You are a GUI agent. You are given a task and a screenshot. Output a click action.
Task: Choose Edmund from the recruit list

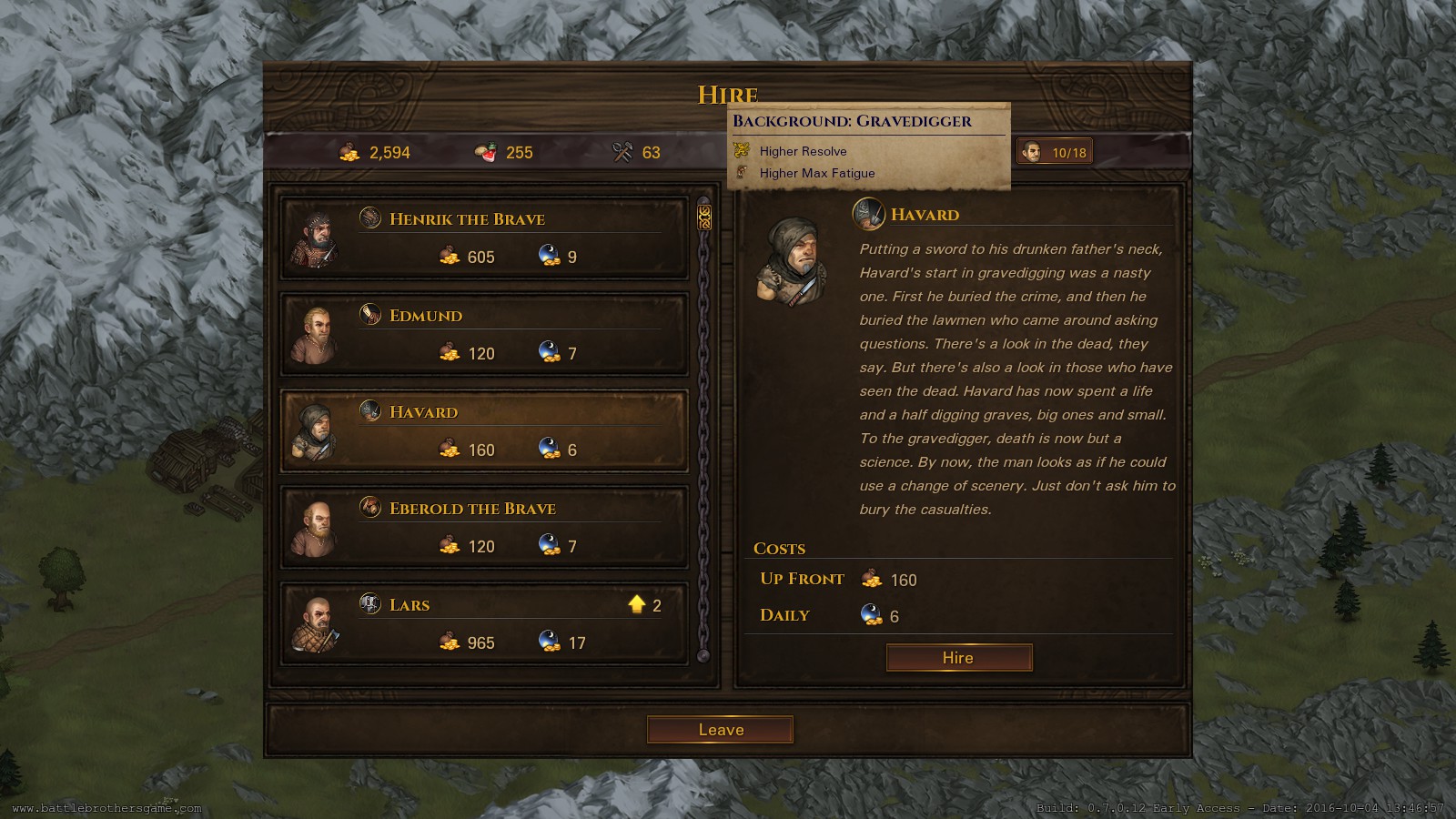coord(484,335)
